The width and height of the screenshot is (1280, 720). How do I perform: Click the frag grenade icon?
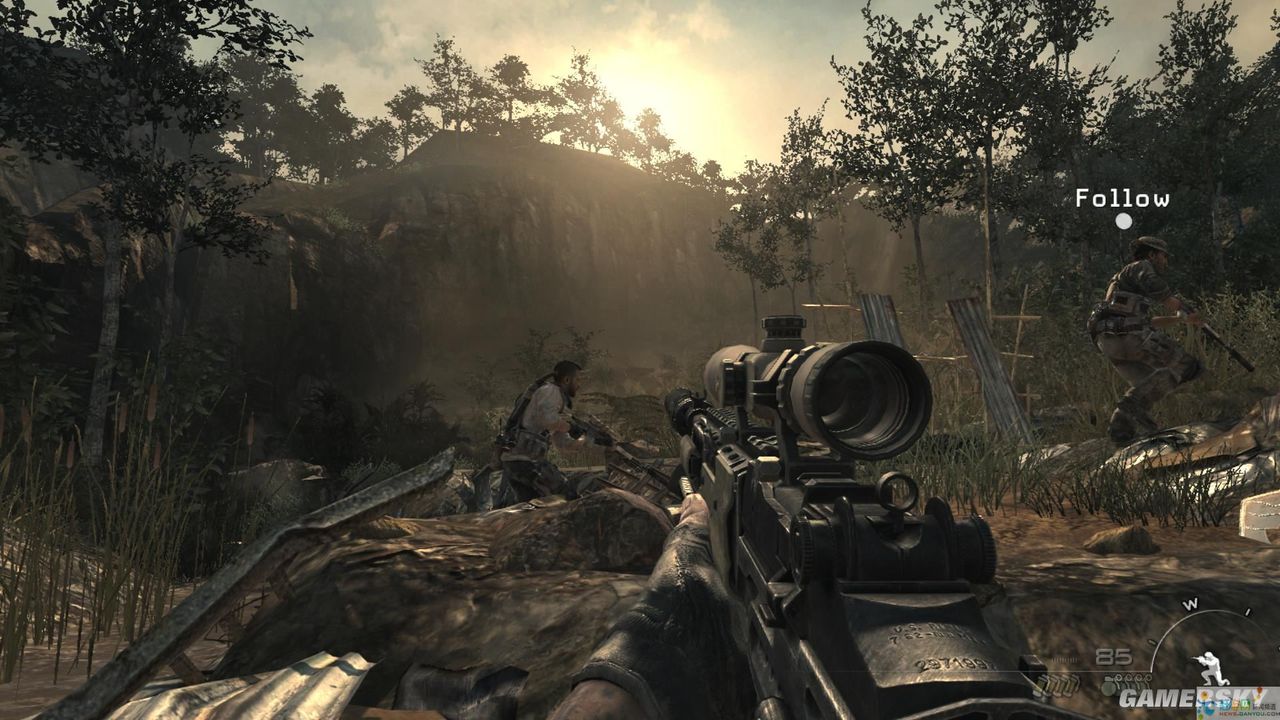(x=1109, y=687)
